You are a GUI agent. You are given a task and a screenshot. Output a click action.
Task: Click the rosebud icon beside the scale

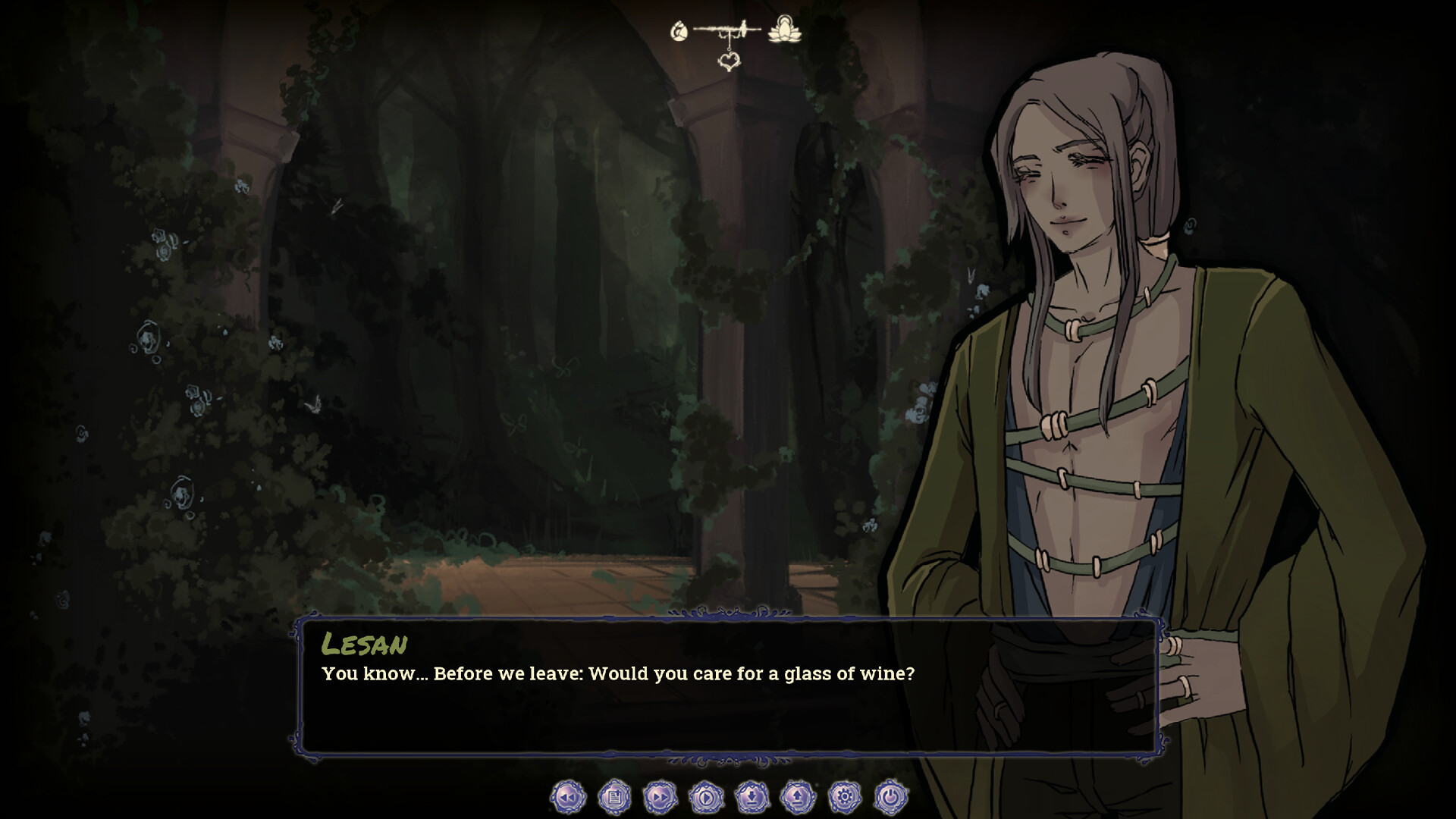tap(679, 32)
